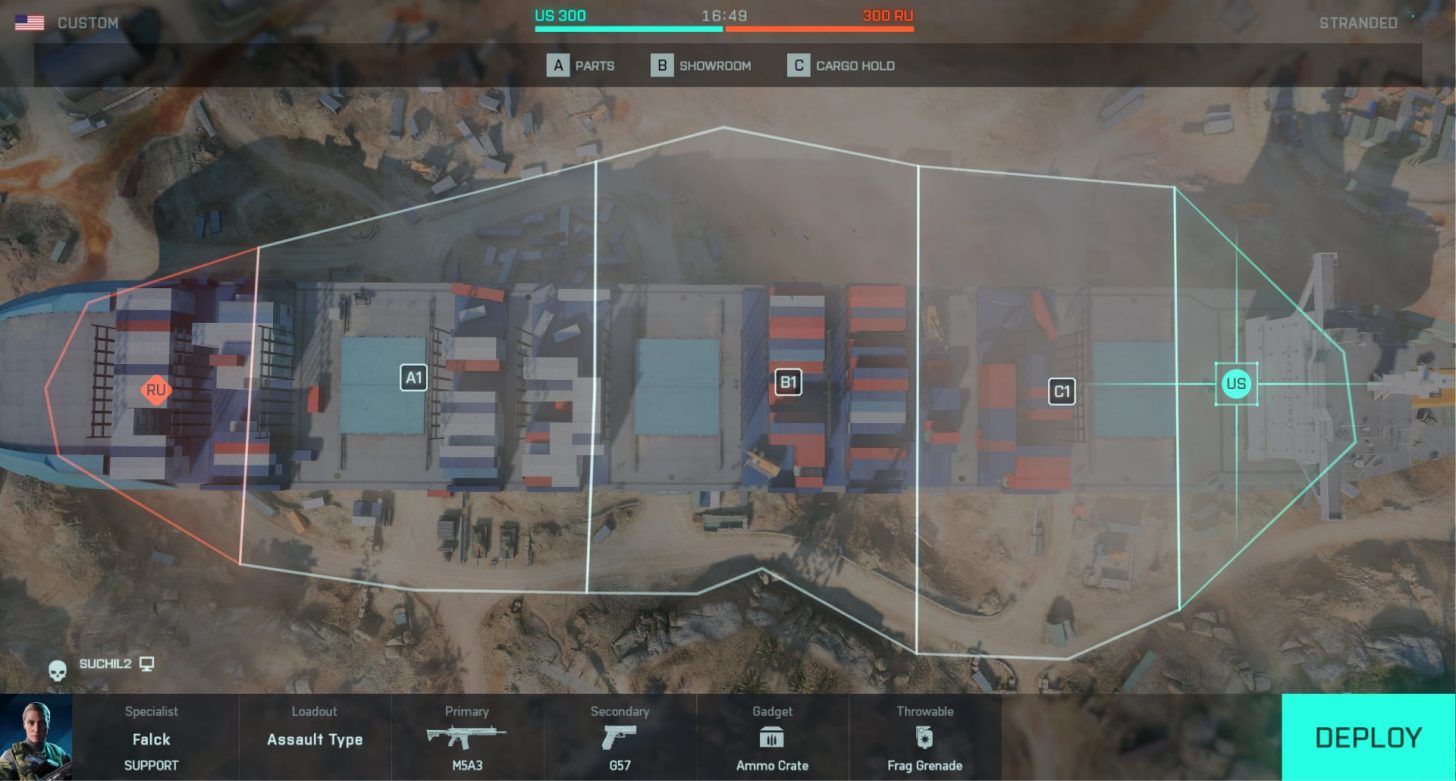Select the G57 secondary weapon slot
The width and height of the screenshot is (1456, 781).
pos(619,738)
